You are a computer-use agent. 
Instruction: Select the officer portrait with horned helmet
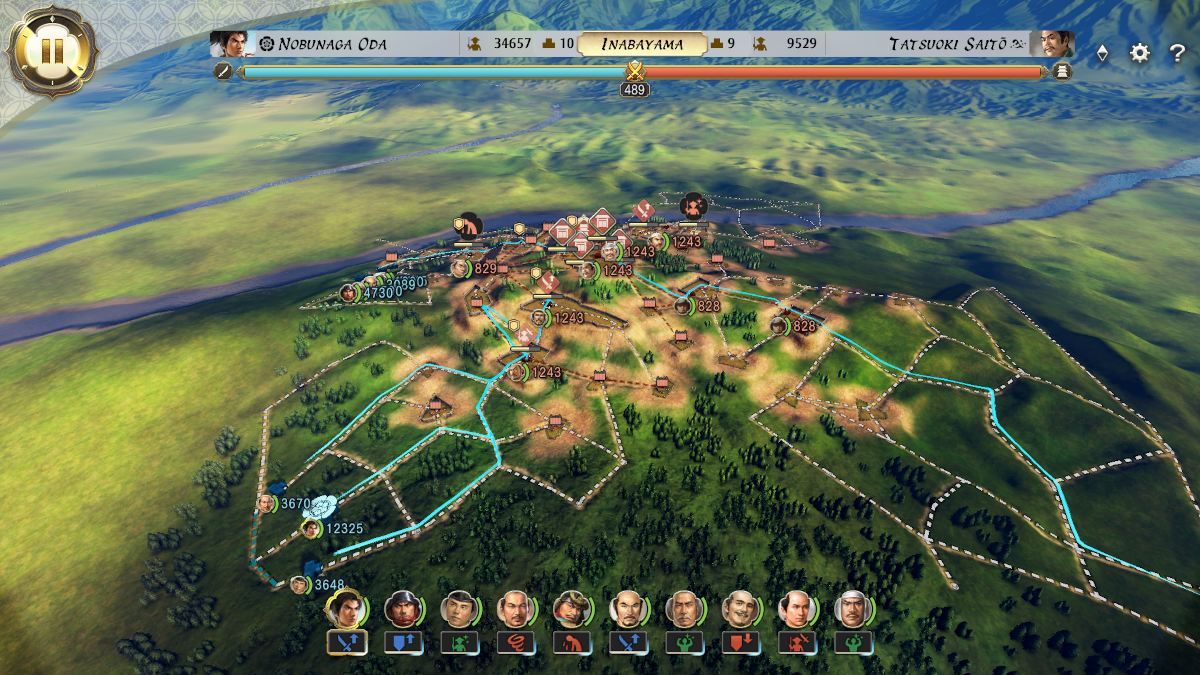572,607
